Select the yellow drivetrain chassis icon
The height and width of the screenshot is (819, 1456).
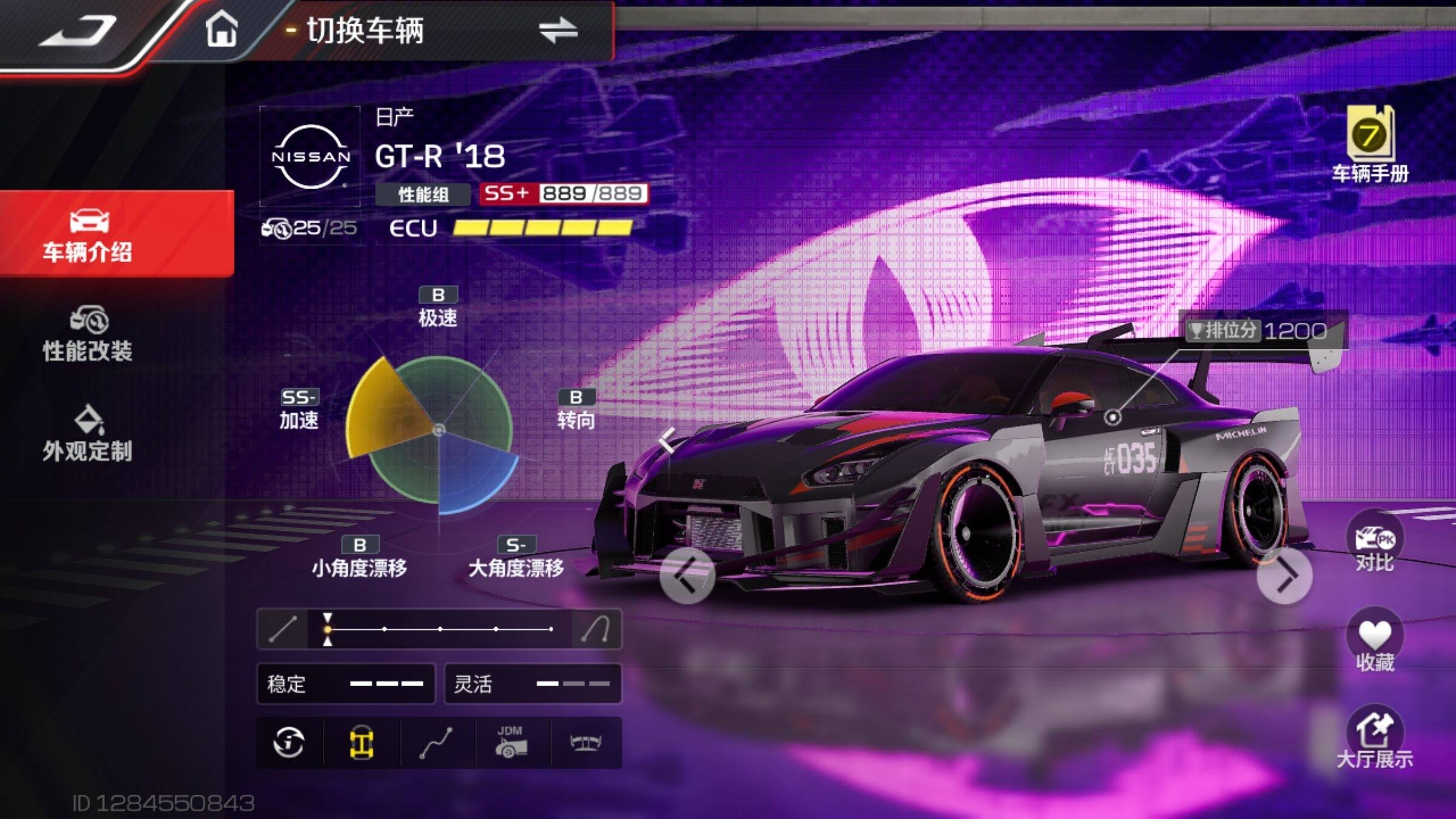(362, 743)
